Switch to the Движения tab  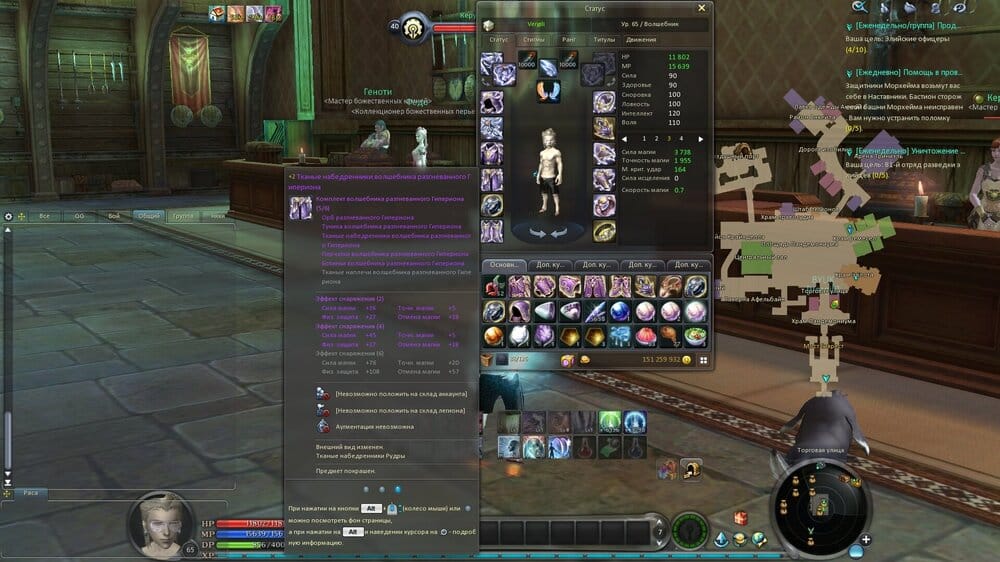(641, 40)
